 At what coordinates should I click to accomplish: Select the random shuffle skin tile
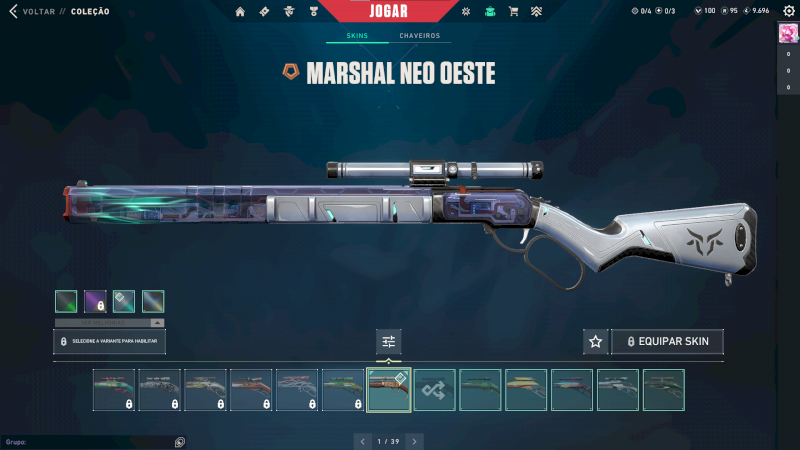(x=435, y=390)
